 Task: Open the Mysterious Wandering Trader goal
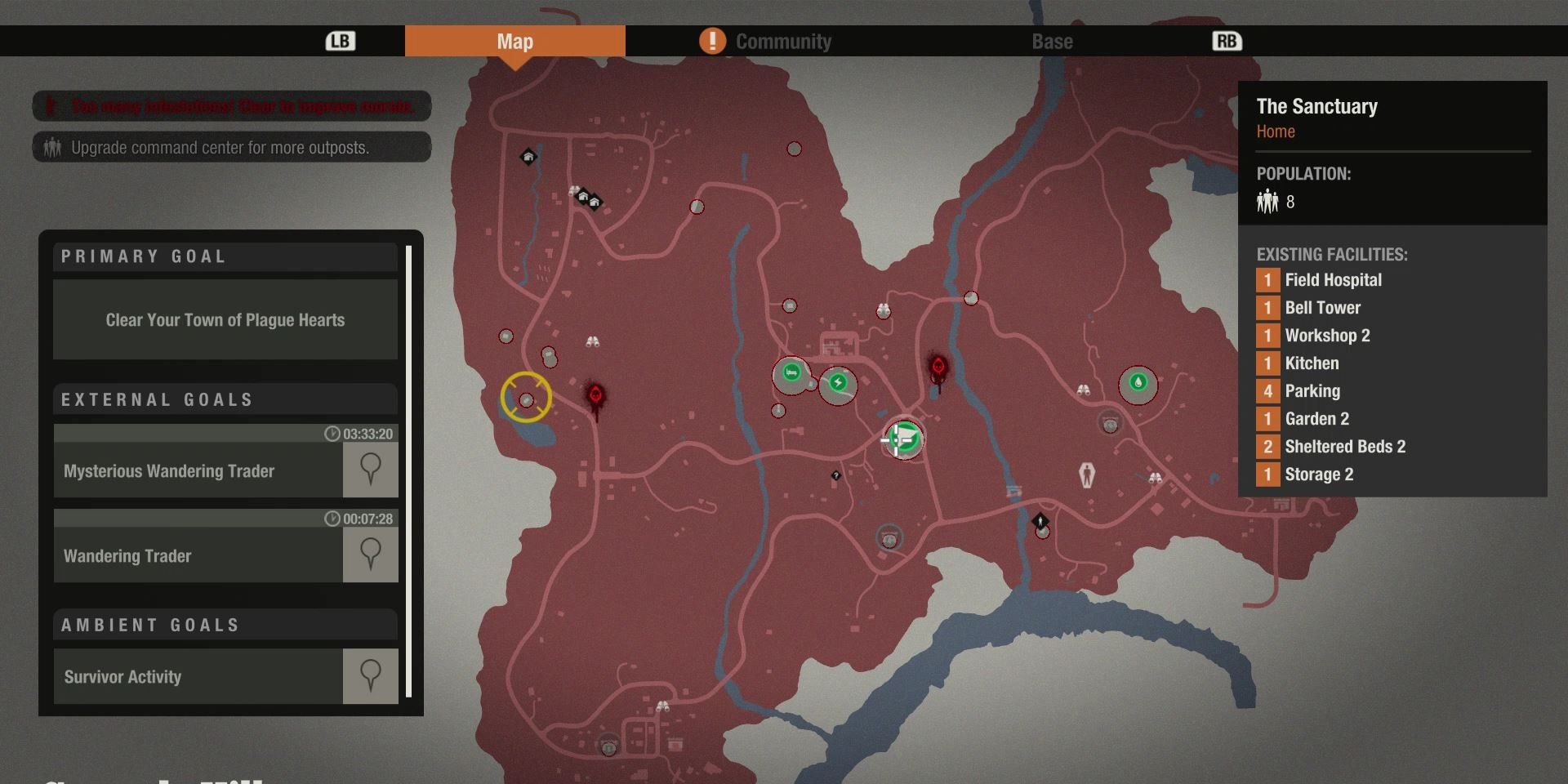[x=198, y=471]
